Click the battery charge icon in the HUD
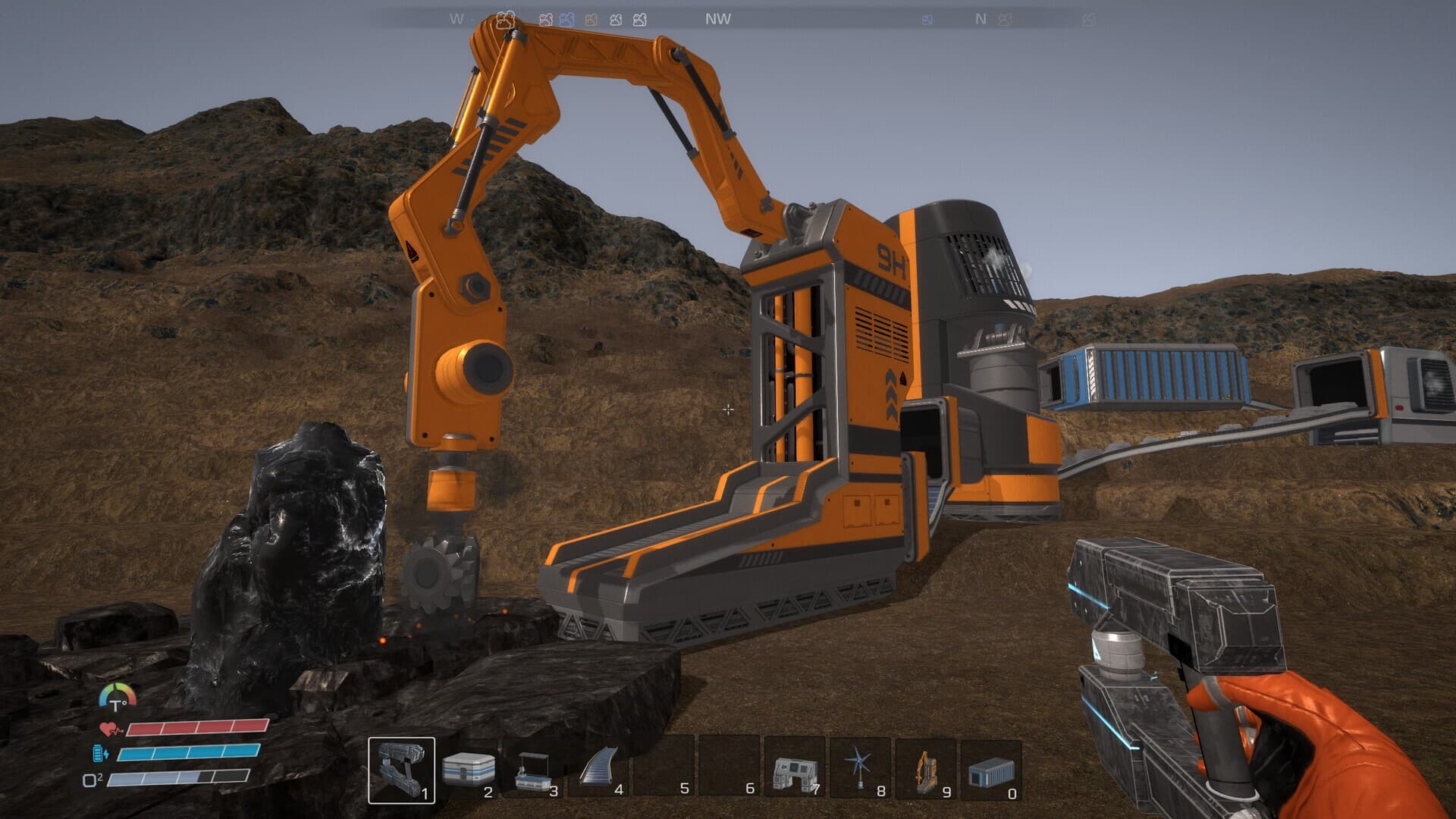Image resolution: width=1456 pixels, height=819 pixels. point(98,753)
